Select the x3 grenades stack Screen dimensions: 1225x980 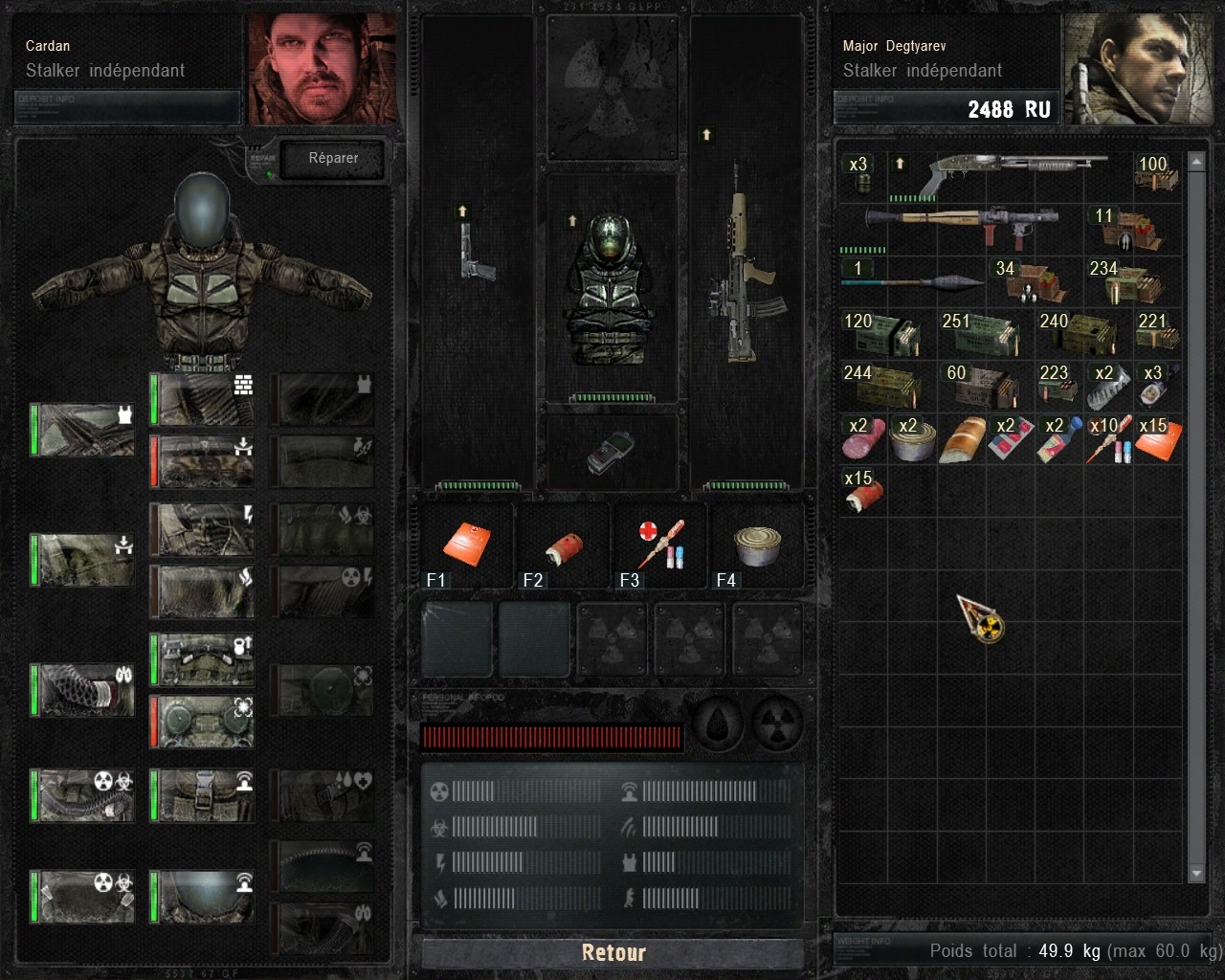862,175
